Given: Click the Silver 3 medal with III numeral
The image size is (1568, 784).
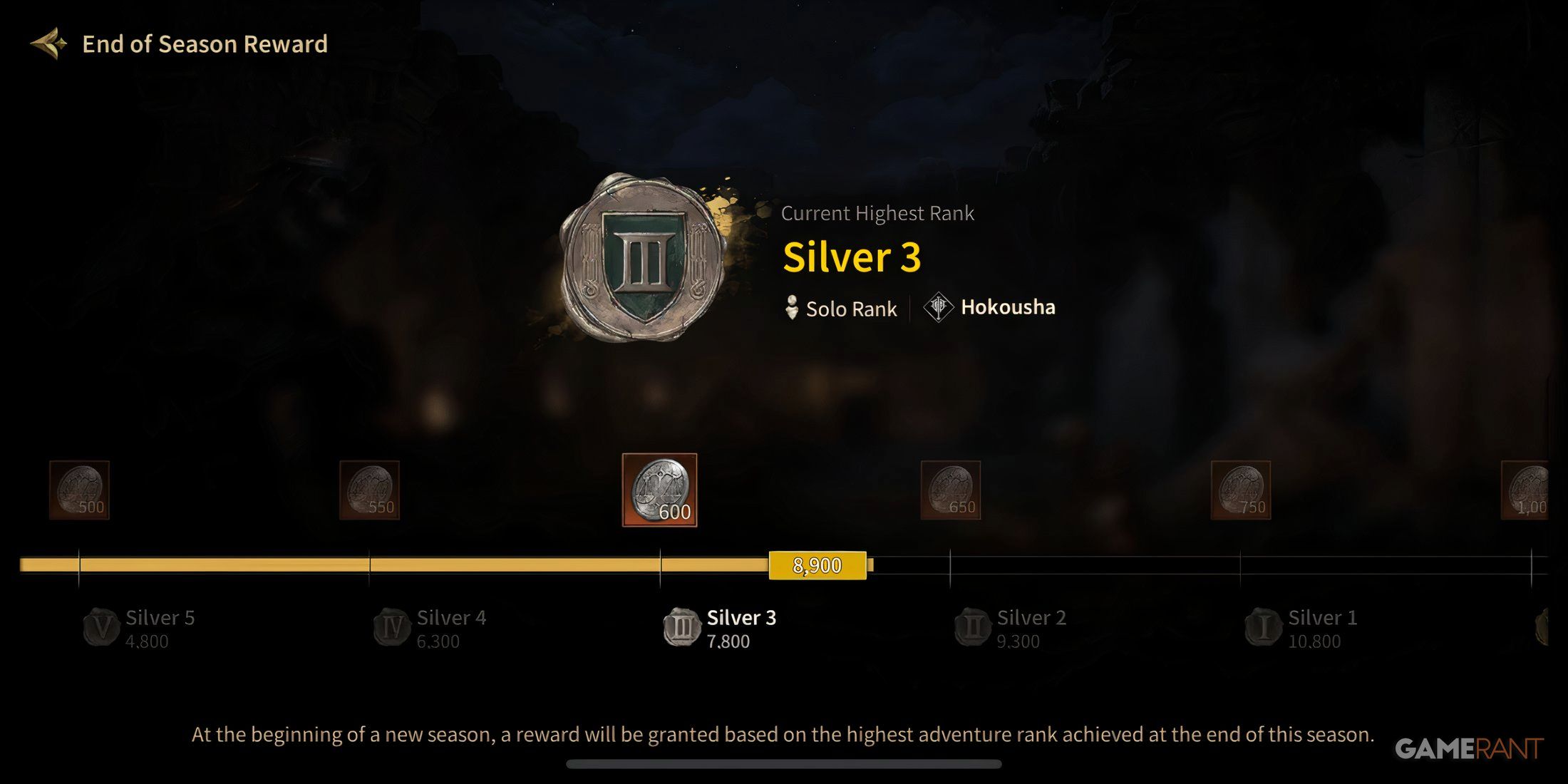Looking at the screenshot, I should point(682,627).
